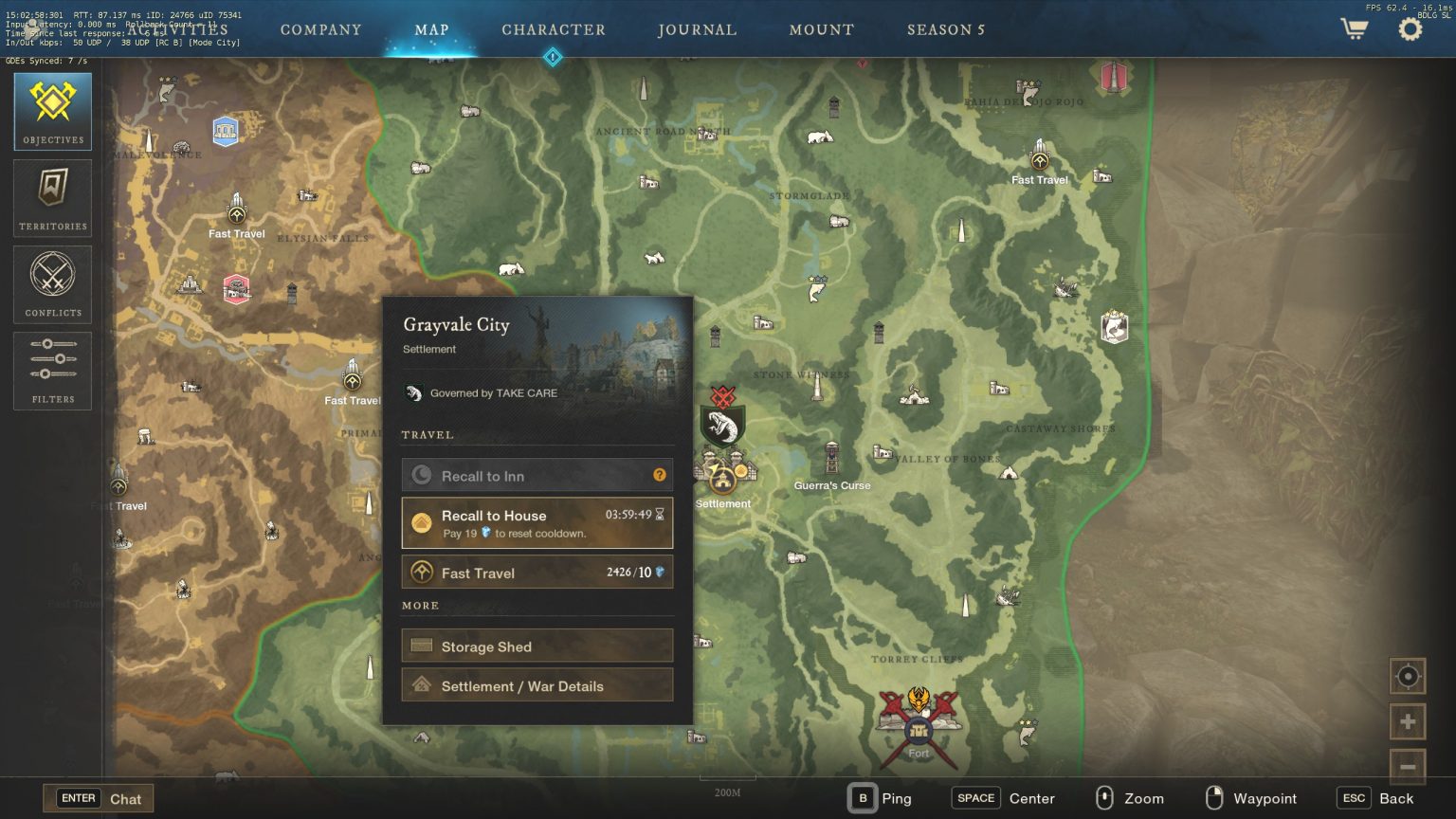Open the Conflicts panel in the sidebar
This screenshot has height=819, width=1456.
(52, 282)
